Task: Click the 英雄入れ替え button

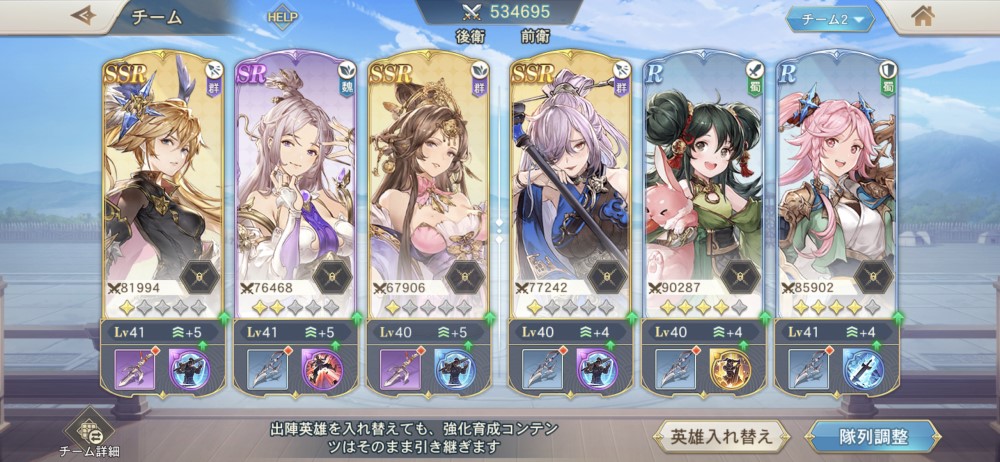Action: pos(722,437)
